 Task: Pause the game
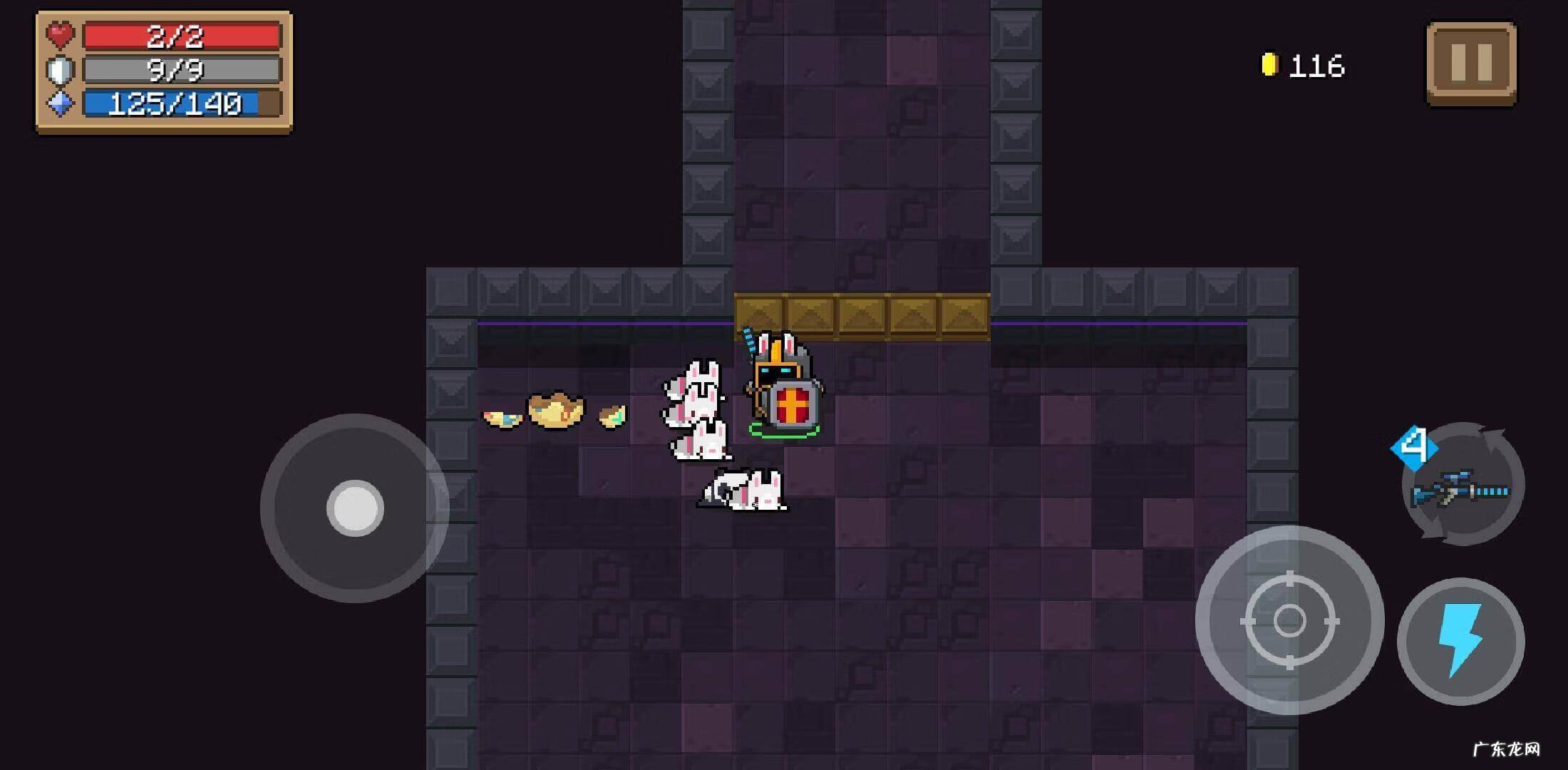point(1471,63)
